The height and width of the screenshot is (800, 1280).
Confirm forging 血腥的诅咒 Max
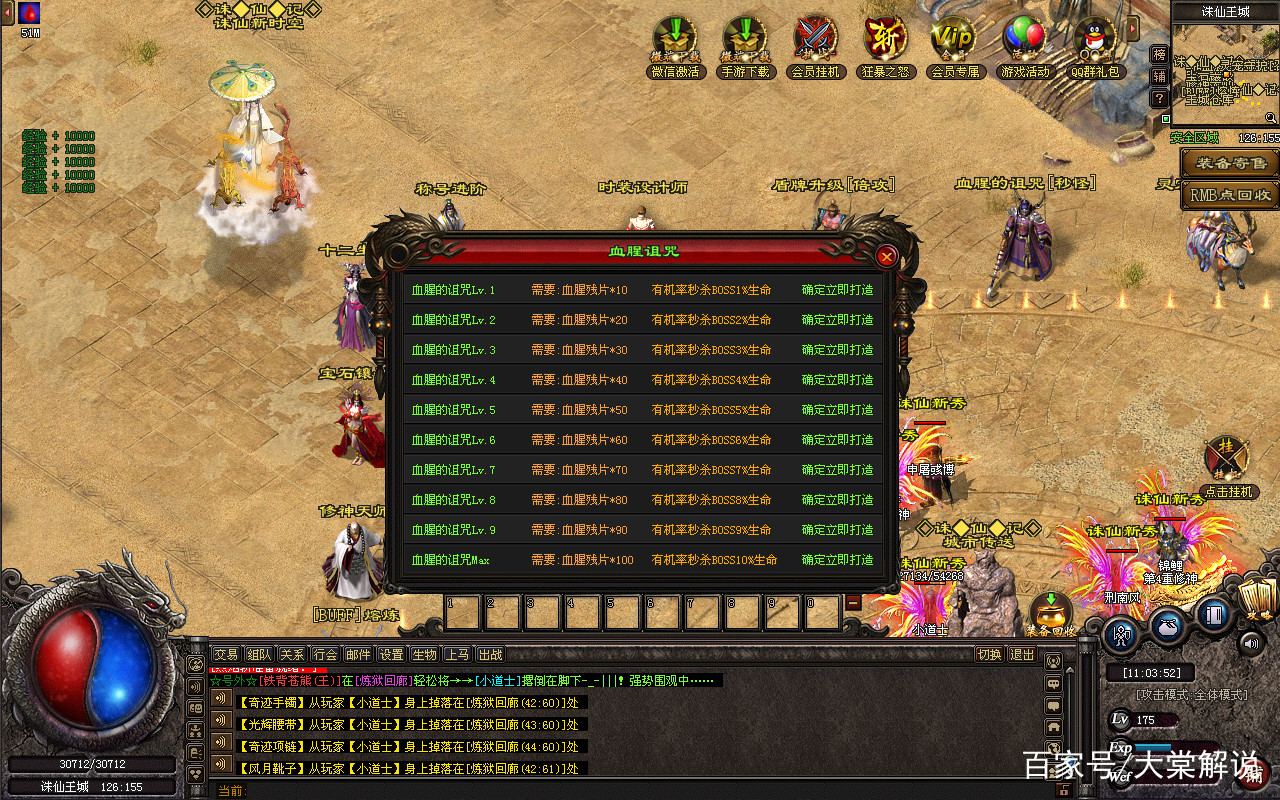pos(837,560)
